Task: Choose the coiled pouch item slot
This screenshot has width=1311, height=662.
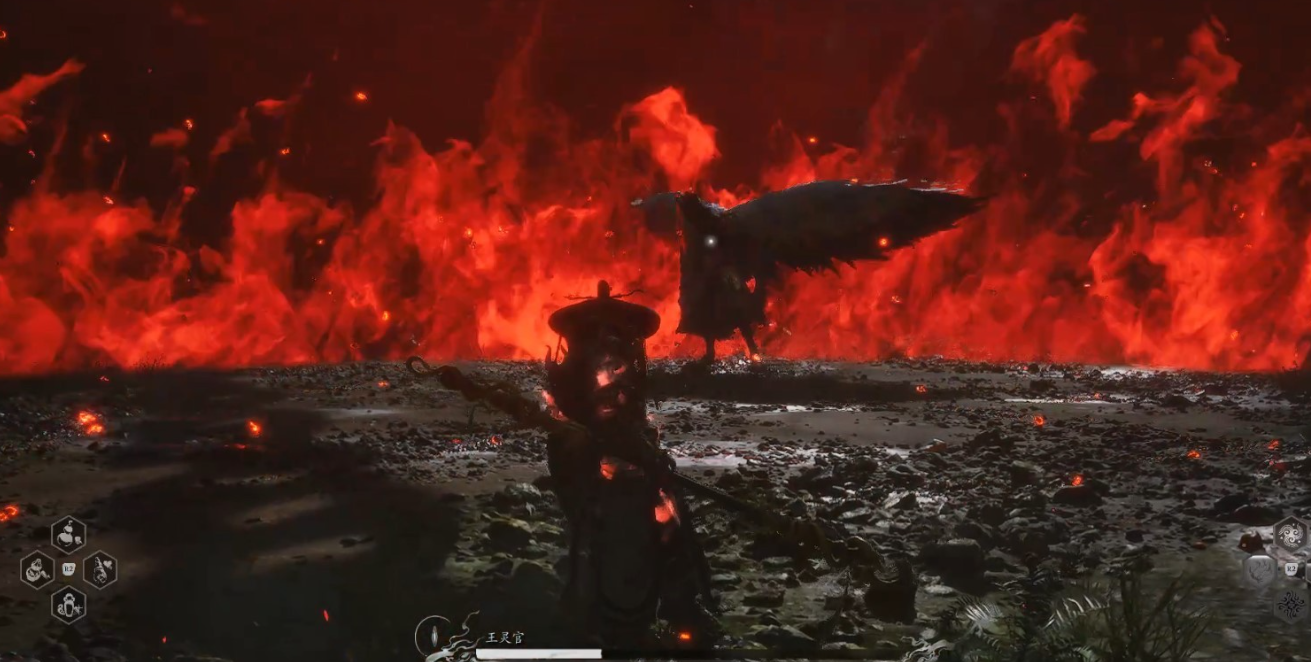Action: 37,570
